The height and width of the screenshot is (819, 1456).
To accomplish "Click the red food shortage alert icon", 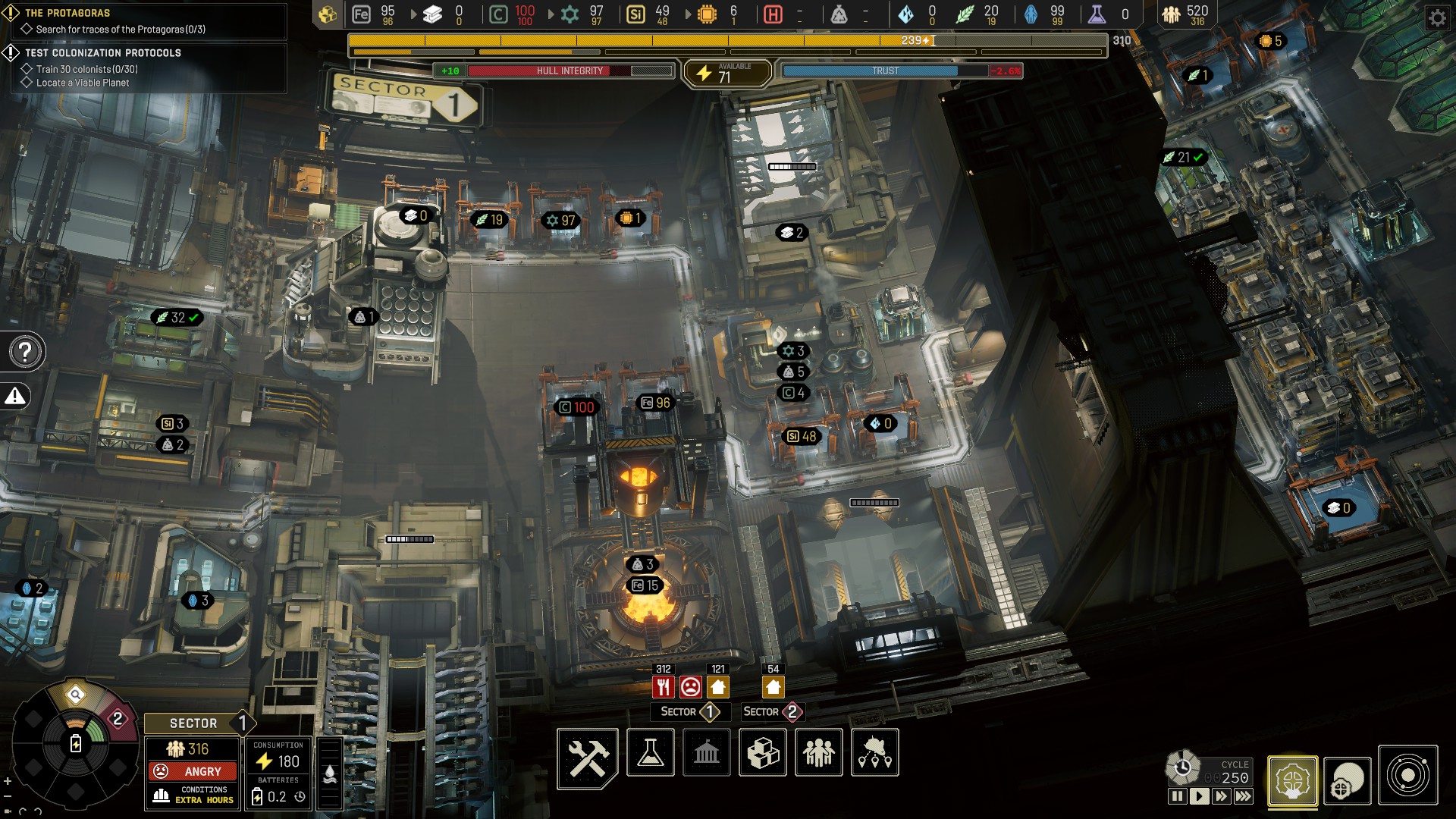I will (x=664, y=687).
